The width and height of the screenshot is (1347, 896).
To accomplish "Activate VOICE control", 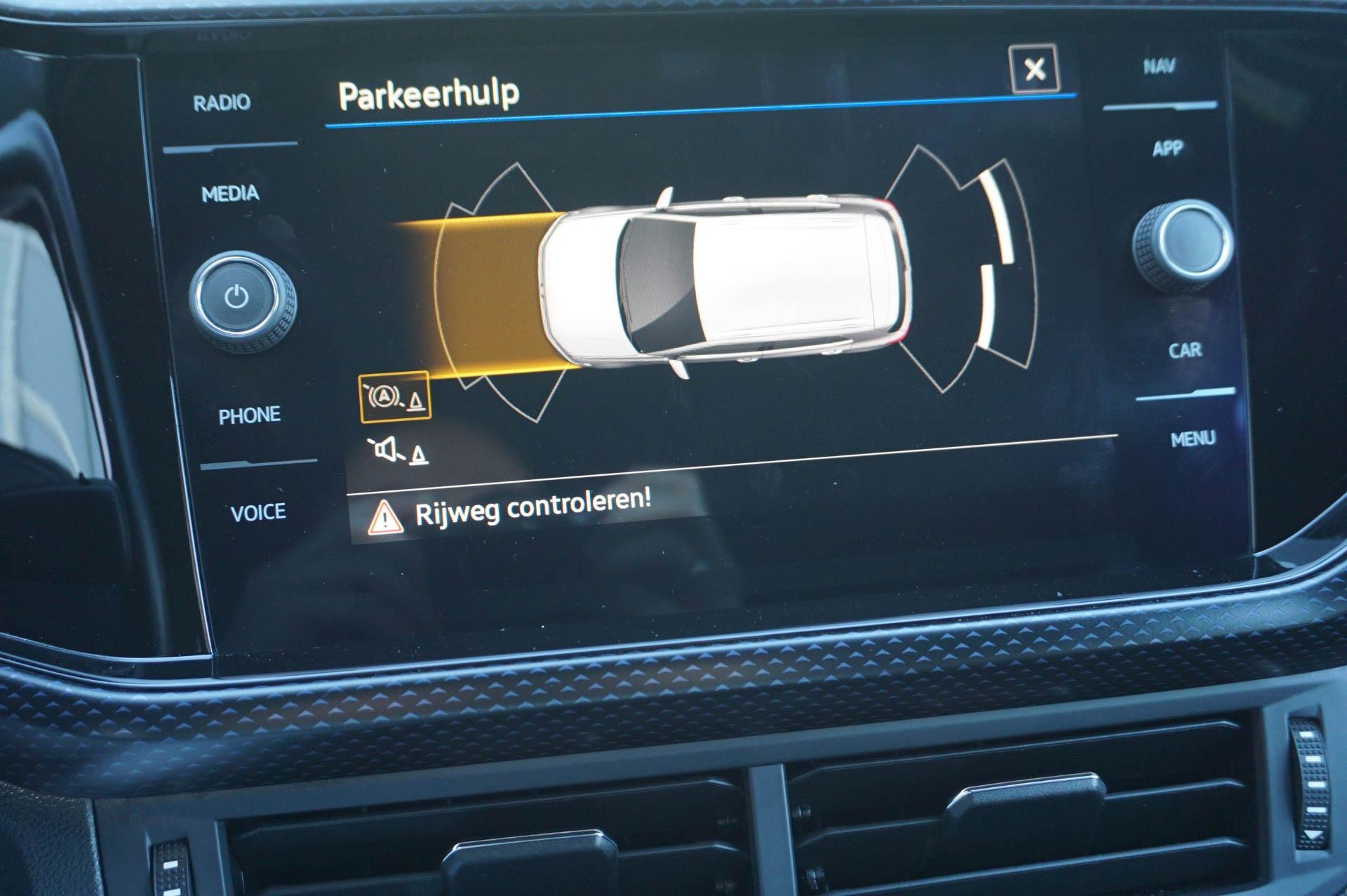I will 258,513.
